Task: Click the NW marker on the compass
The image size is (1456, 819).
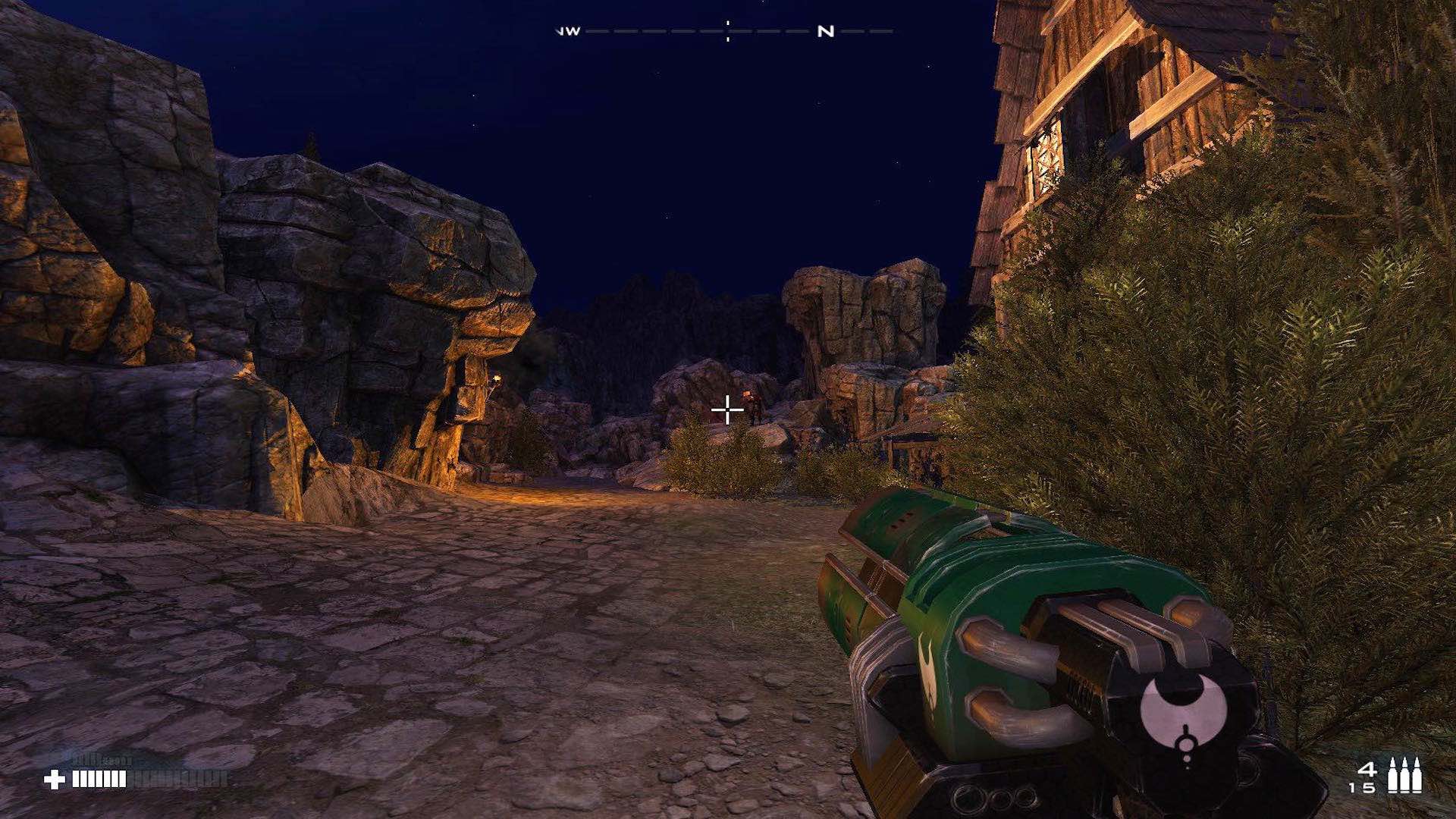Action: [x=567, y=32]
